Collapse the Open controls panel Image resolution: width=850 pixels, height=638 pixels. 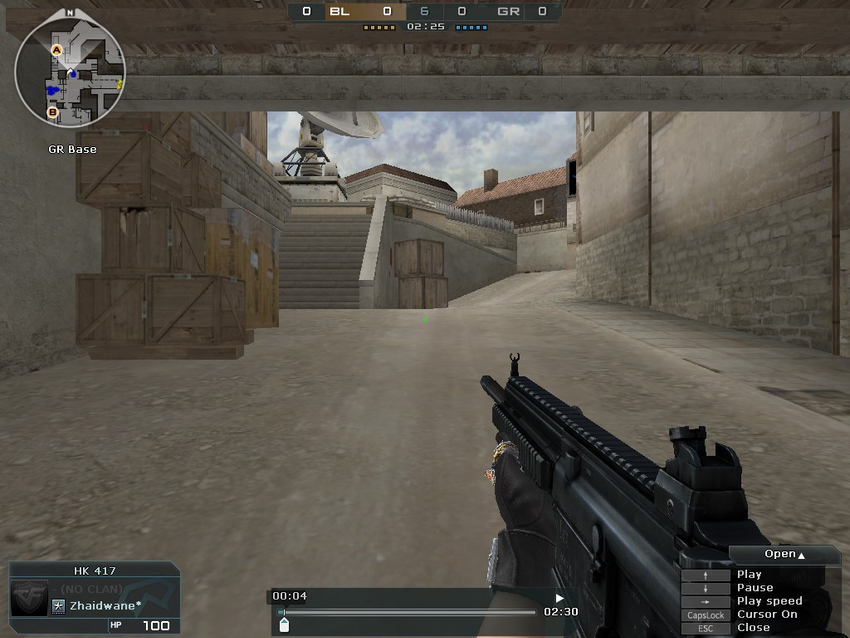(785, 554)
